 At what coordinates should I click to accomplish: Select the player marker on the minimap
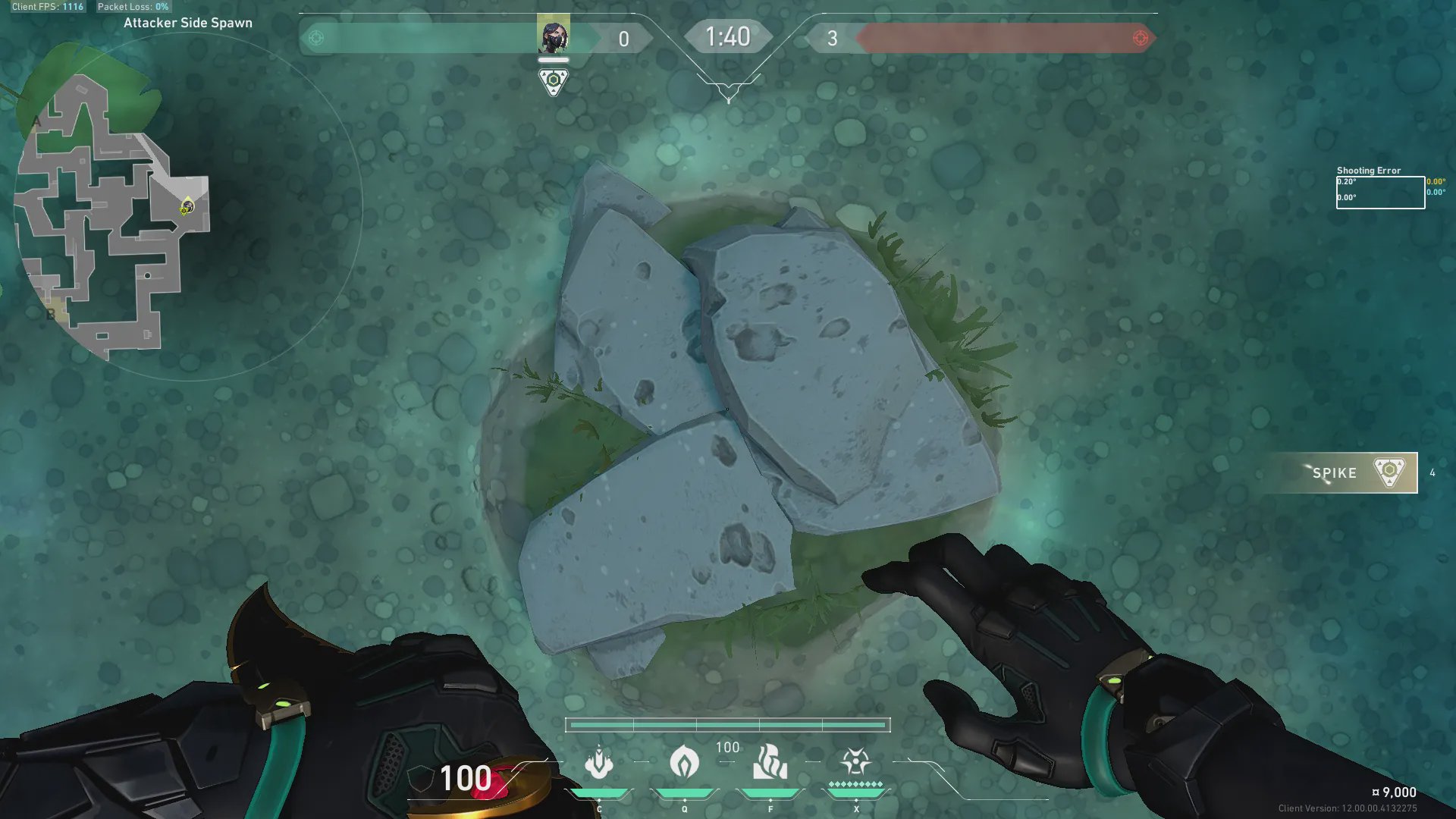pyautogui.click(x=187, y=206)
